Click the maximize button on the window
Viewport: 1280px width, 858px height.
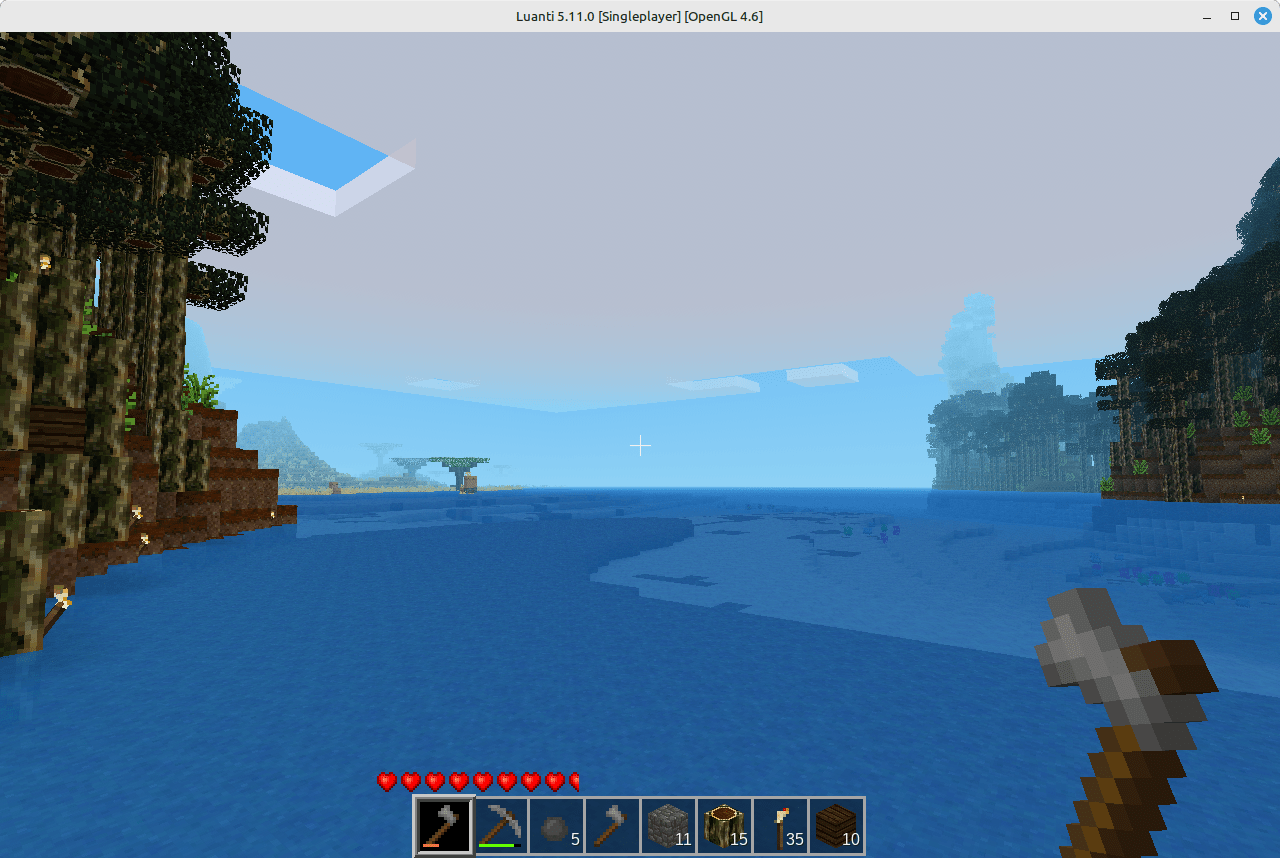(x=1235, y=16)
